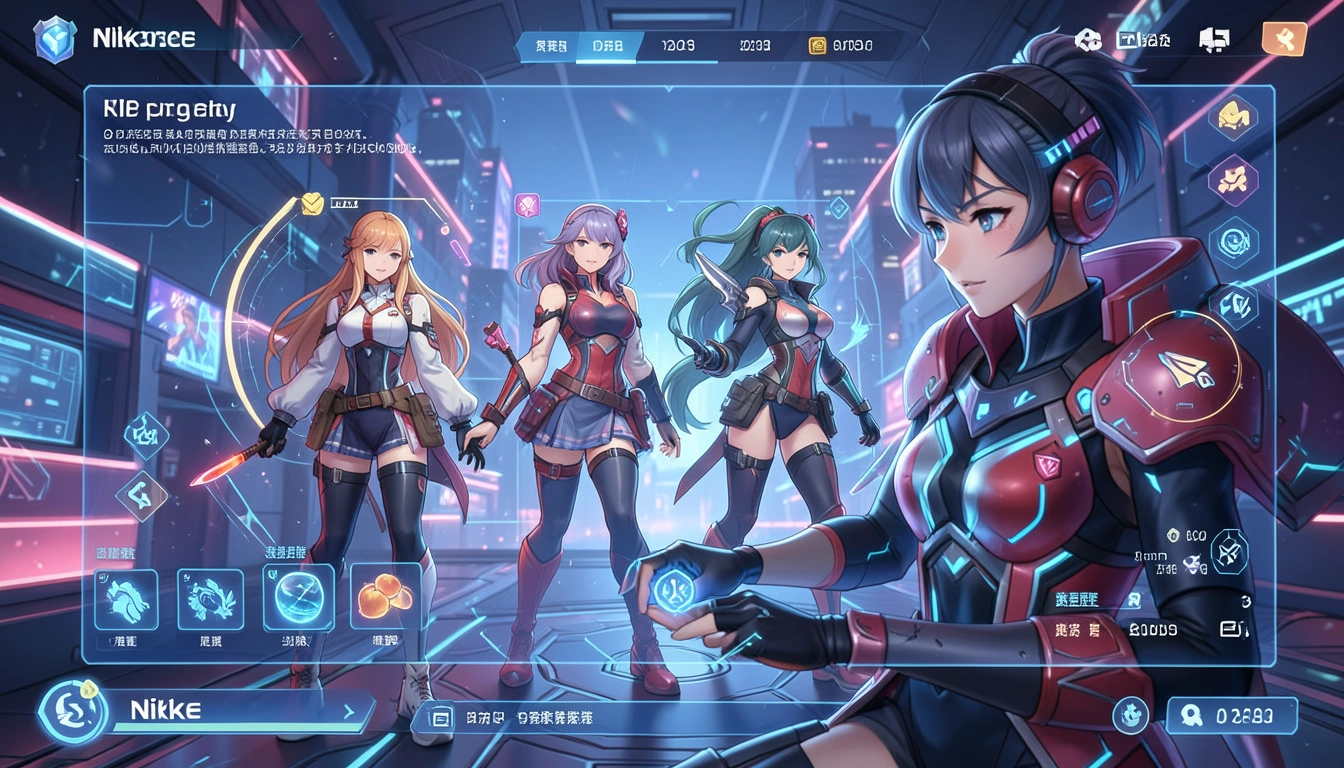1344x768 pixels.
Task: Click the yellow hexagon icon in the side column
Action: (1232, 117)
